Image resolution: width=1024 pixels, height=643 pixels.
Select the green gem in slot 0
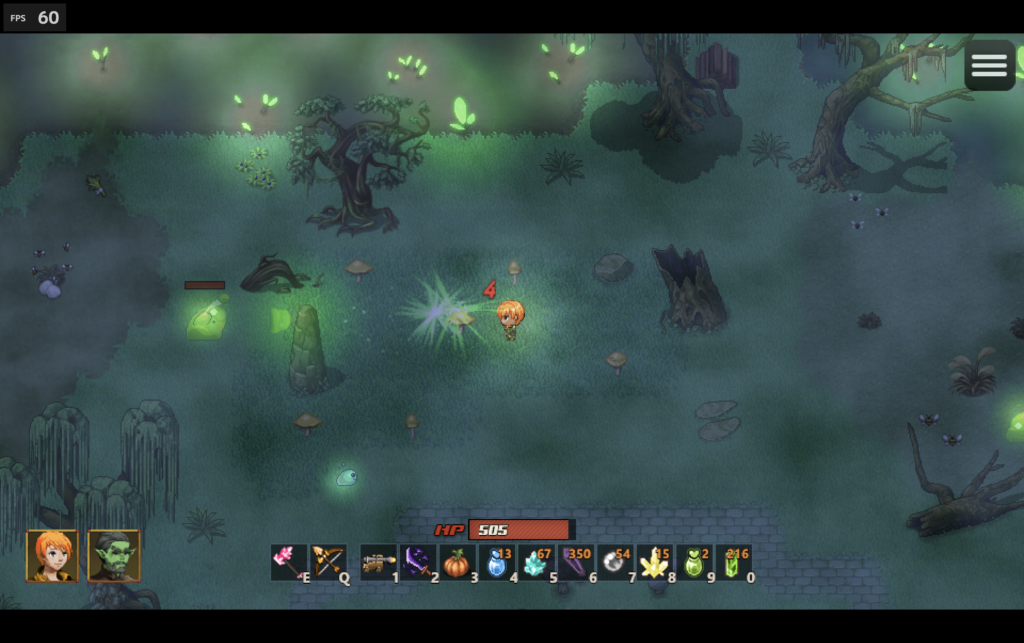733,562
